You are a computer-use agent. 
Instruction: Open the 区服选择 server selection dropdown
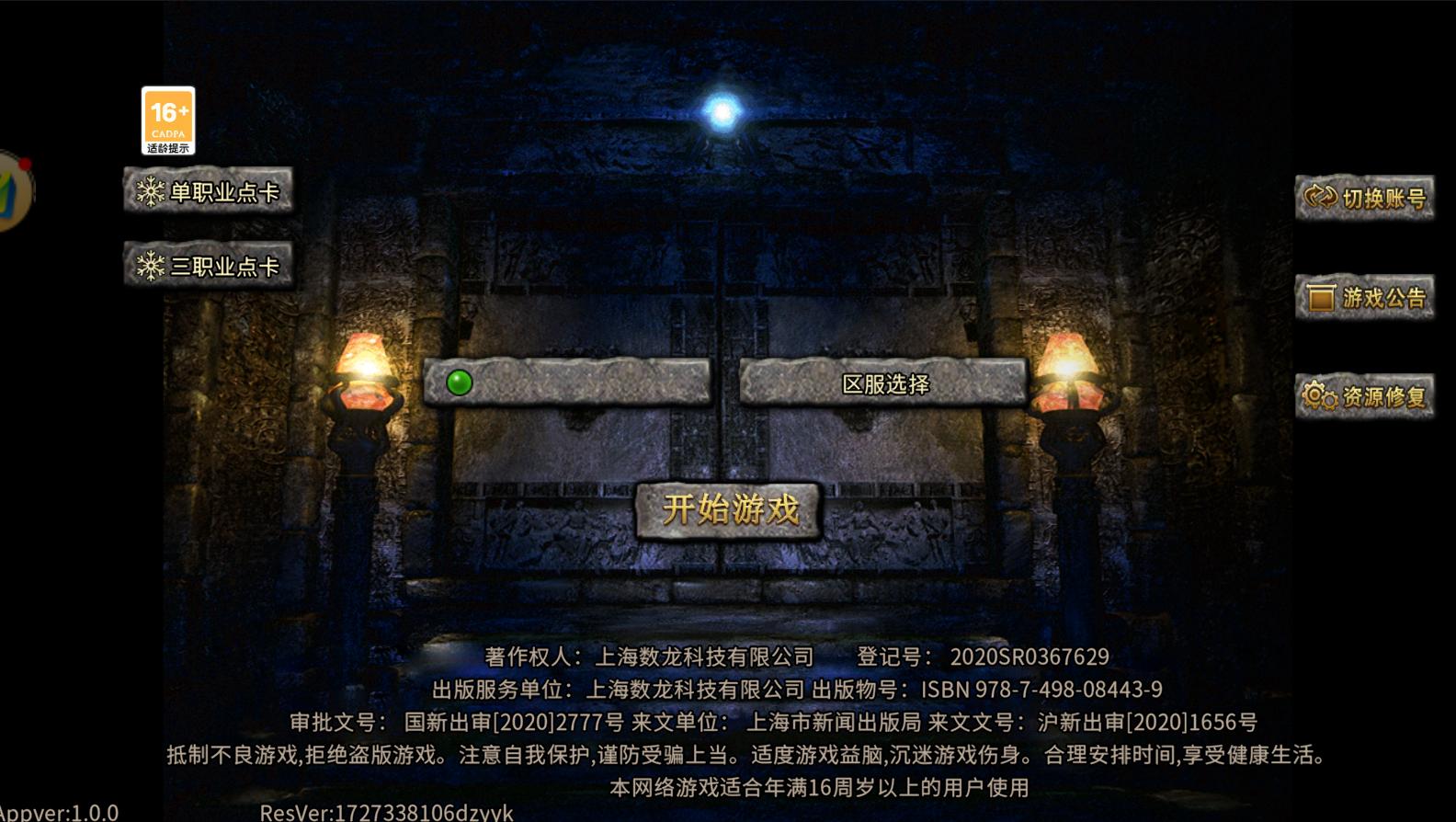click(884, 383)
